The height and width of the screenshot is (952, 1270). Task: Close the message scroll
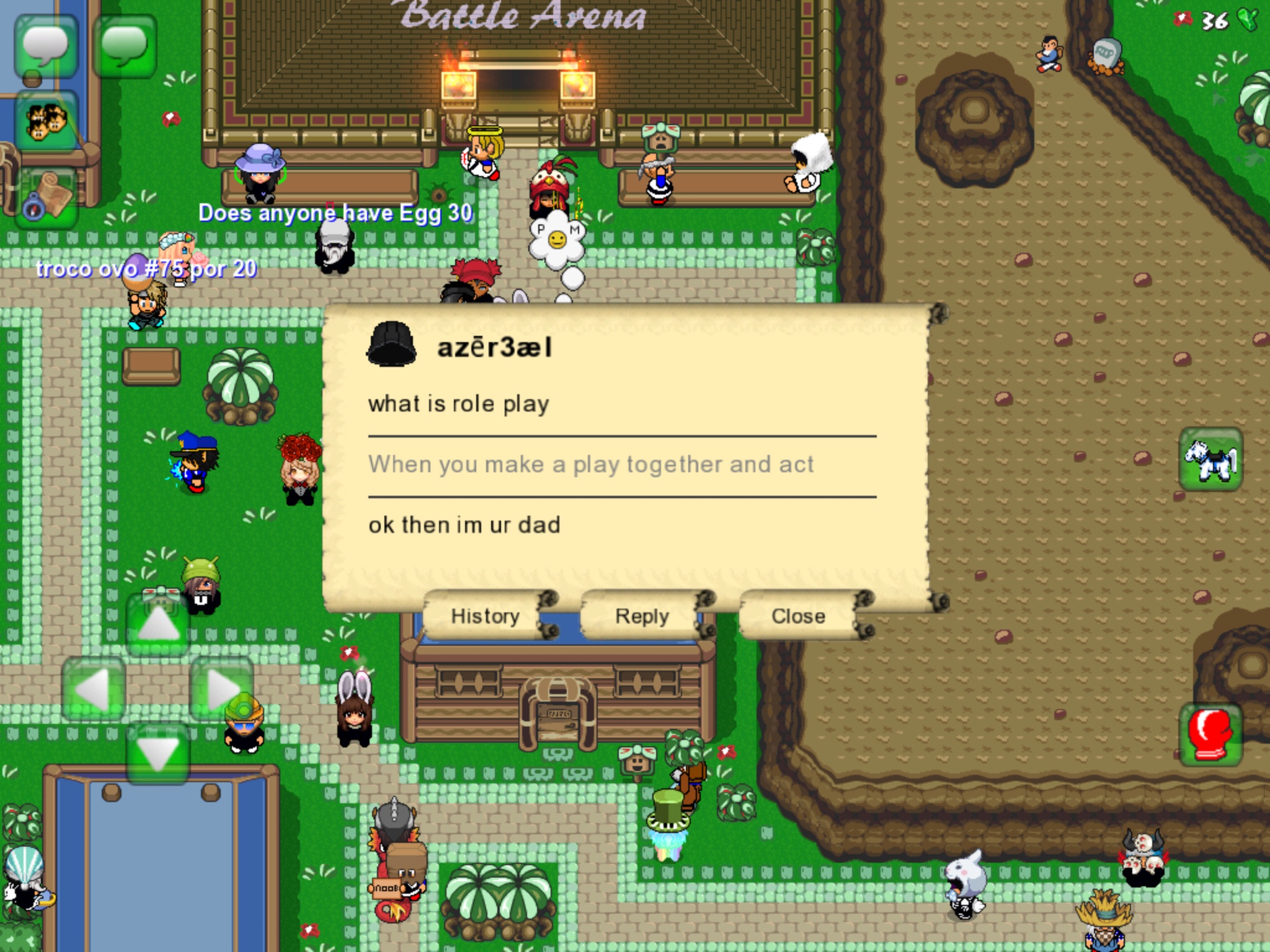(x=798, y=616)
